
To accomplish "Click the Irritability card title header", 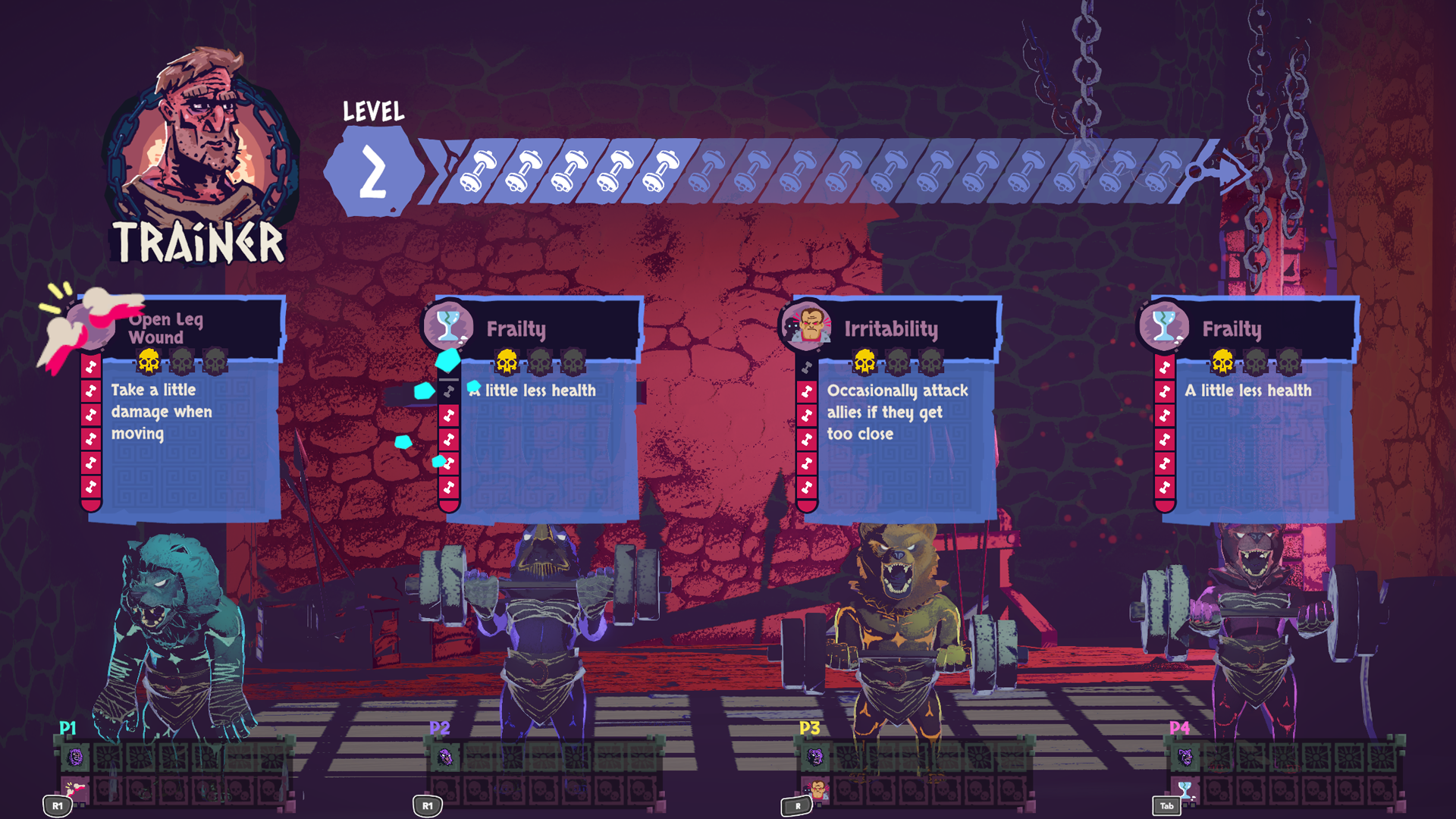I will click(x=893, y=328).
